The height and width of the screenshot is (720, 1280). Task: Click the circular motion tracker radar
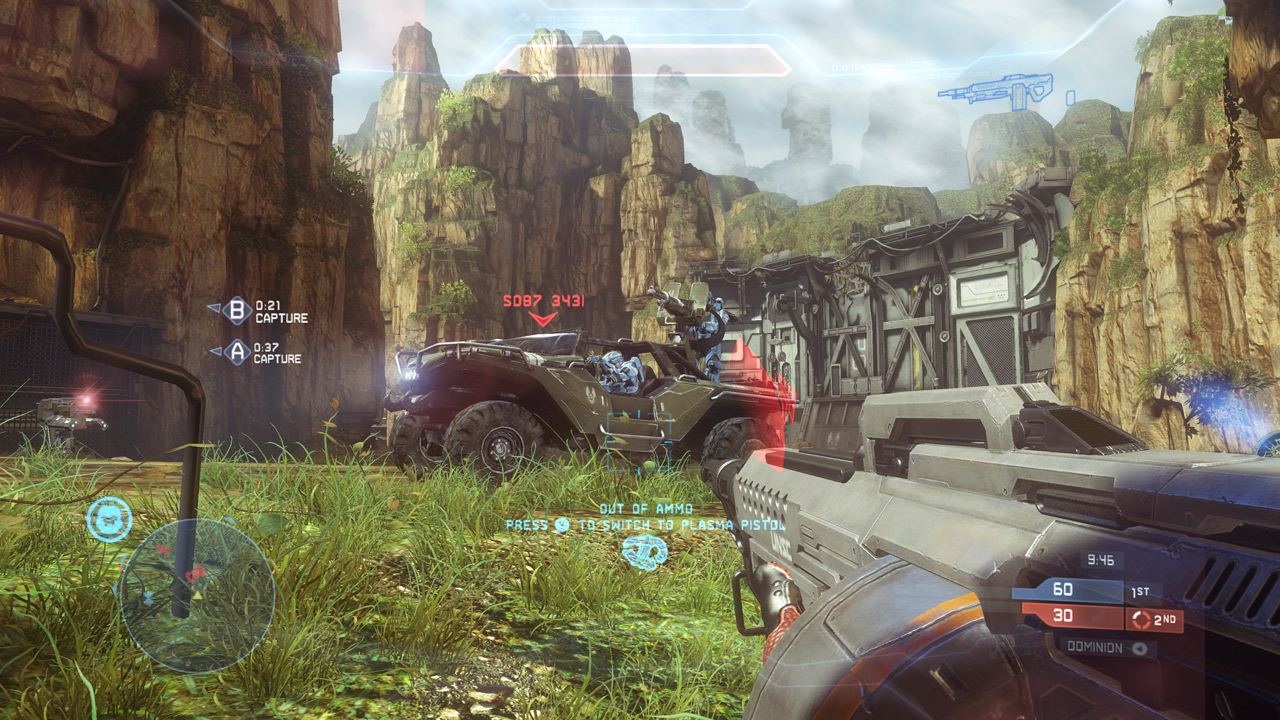[196, 594]
